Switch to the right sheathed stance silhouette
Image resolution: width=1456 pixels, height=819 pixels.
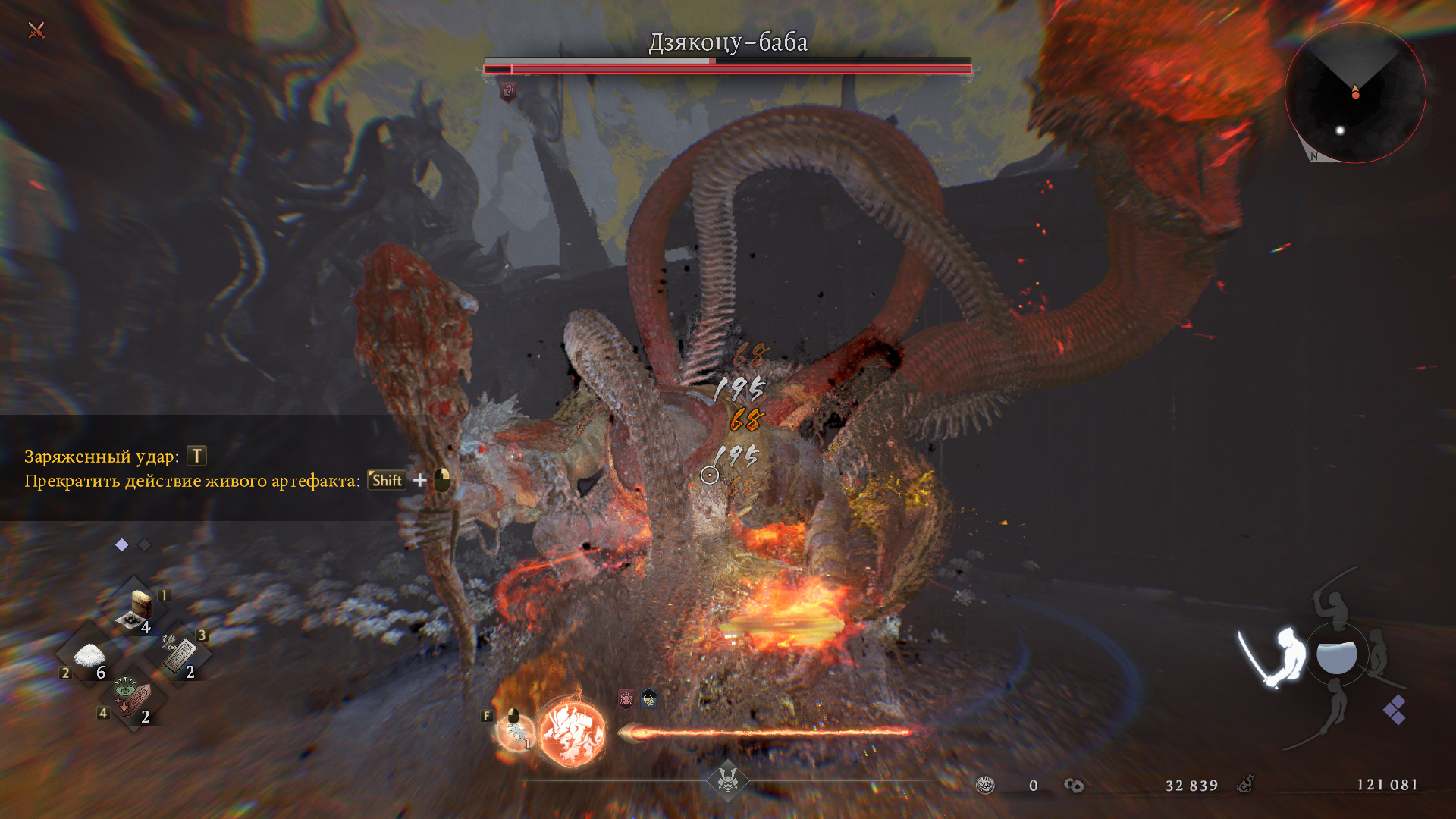(1378, 652)
